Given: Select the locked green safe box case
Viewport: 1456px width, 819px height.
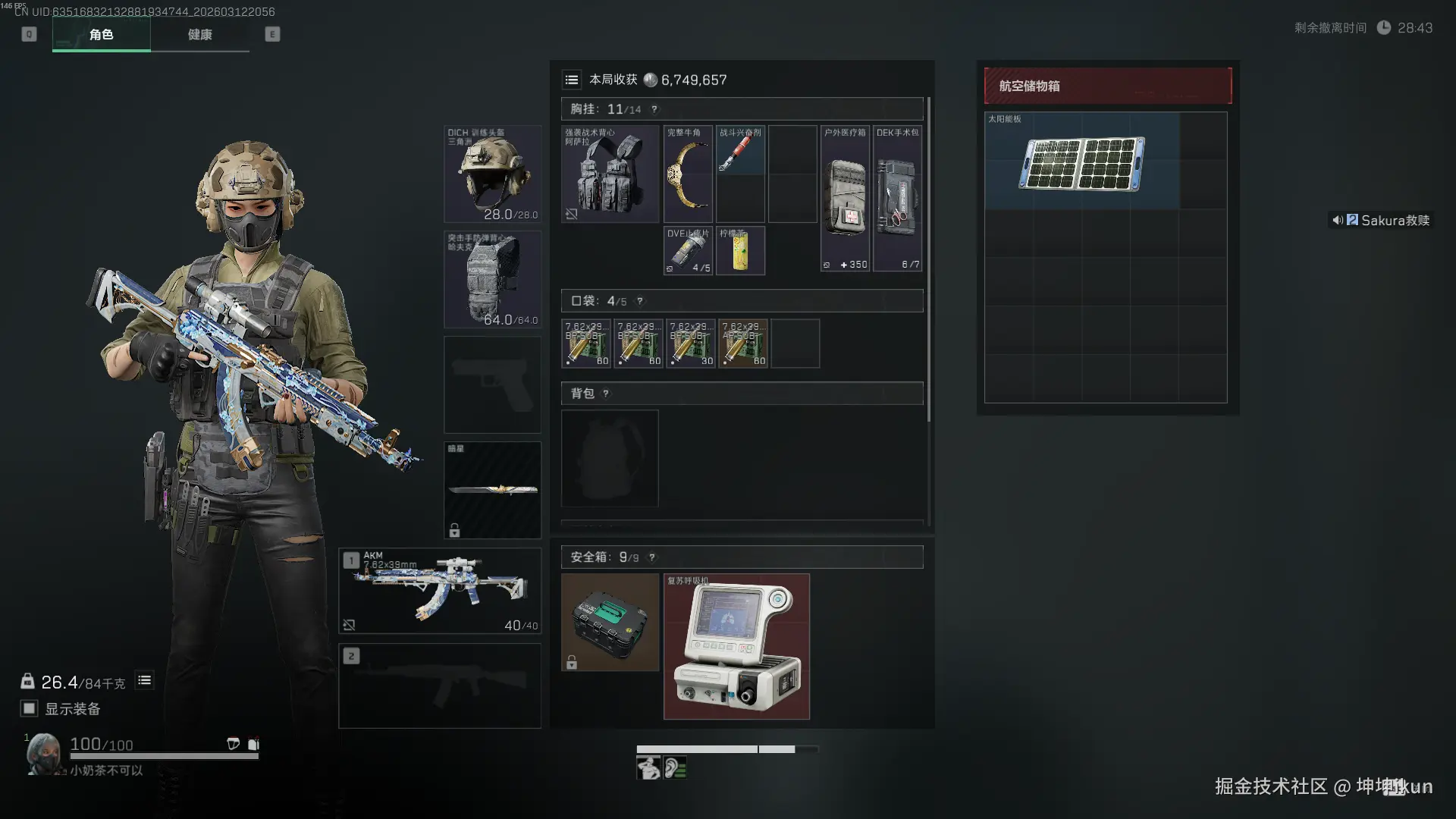Looking at the screenshot, I should point(610,622).
